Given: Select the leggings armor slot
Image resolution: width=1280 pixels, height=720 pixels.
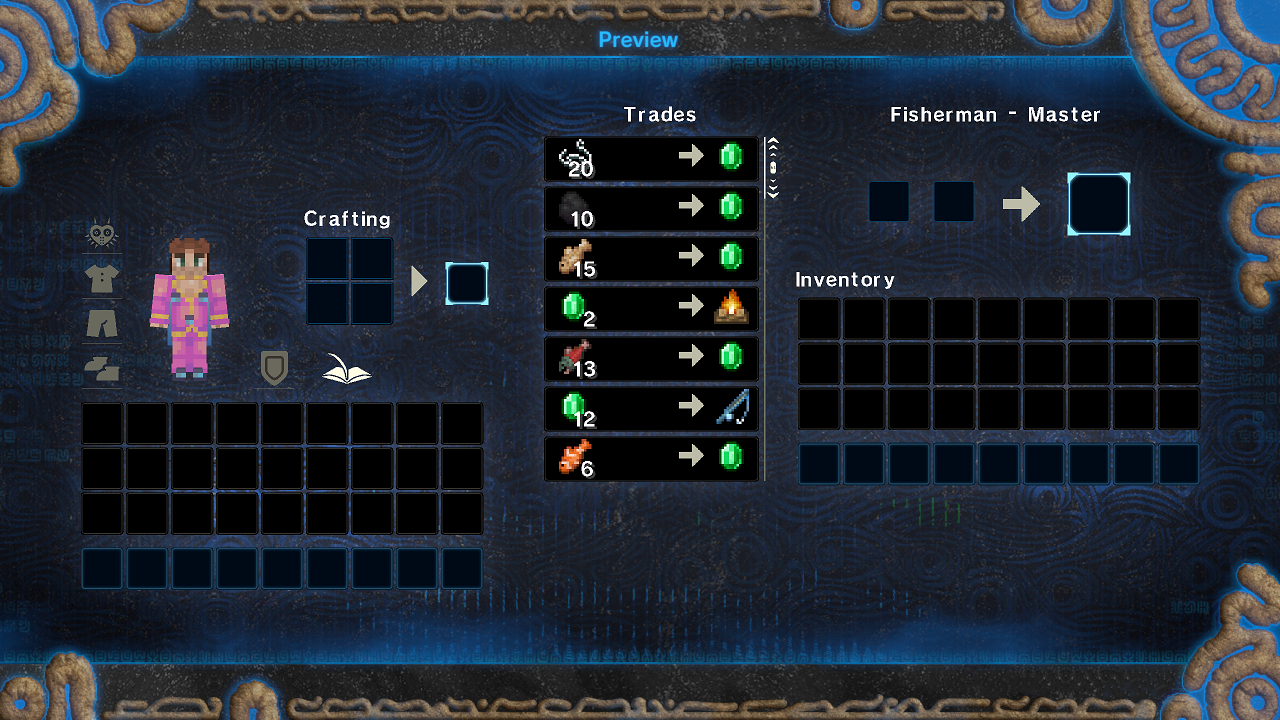Looking at the screenshot, I should [101, 323].
